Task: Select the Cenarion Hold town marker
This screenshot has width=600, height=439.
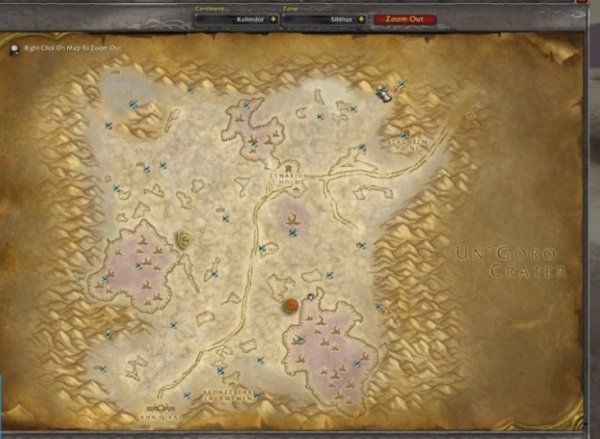Action: (x=288, y=167)
